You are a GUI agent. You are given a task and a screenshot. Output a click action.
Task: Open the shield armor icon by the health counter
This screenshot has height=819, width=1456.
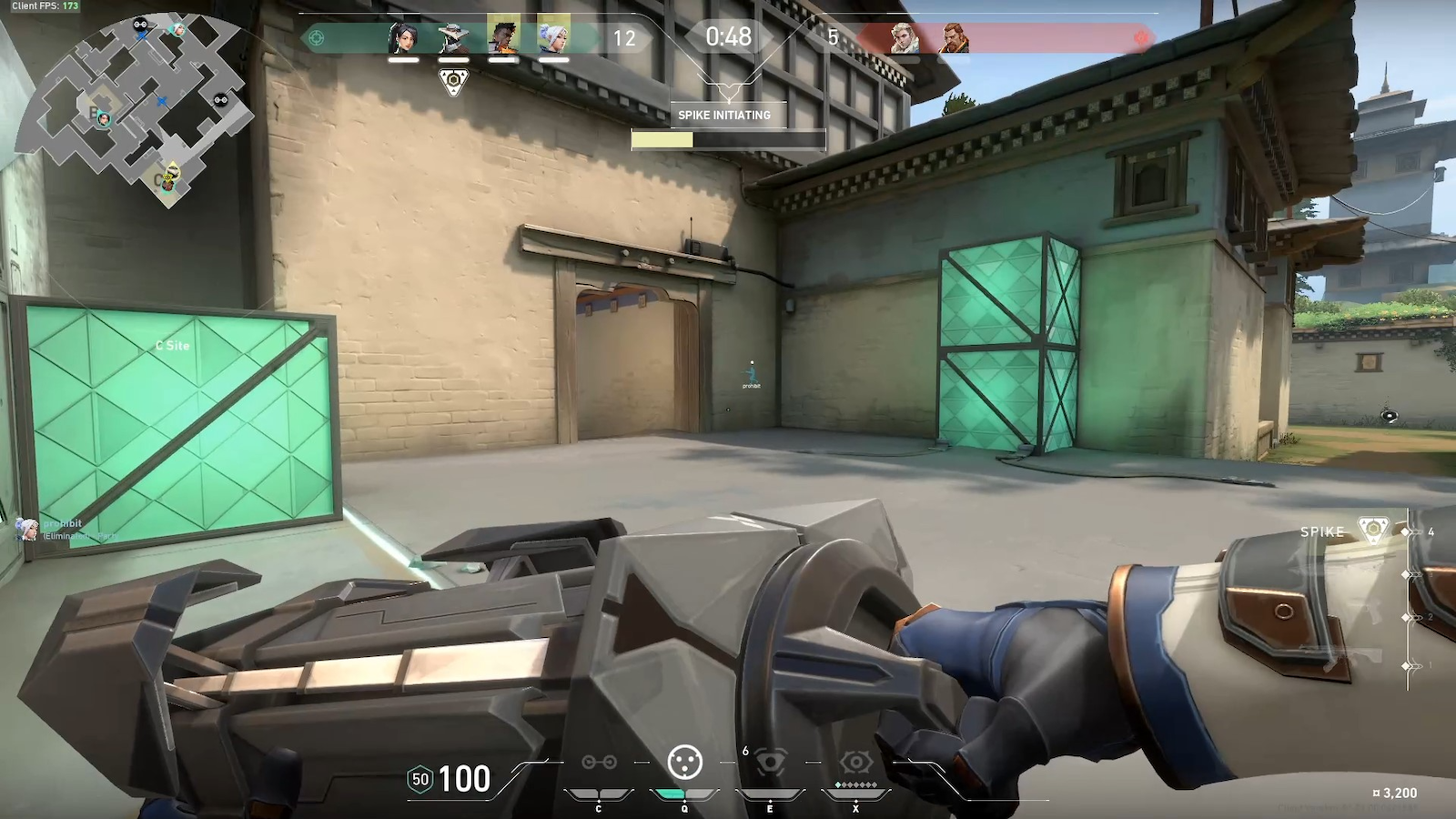pos(420,780)
